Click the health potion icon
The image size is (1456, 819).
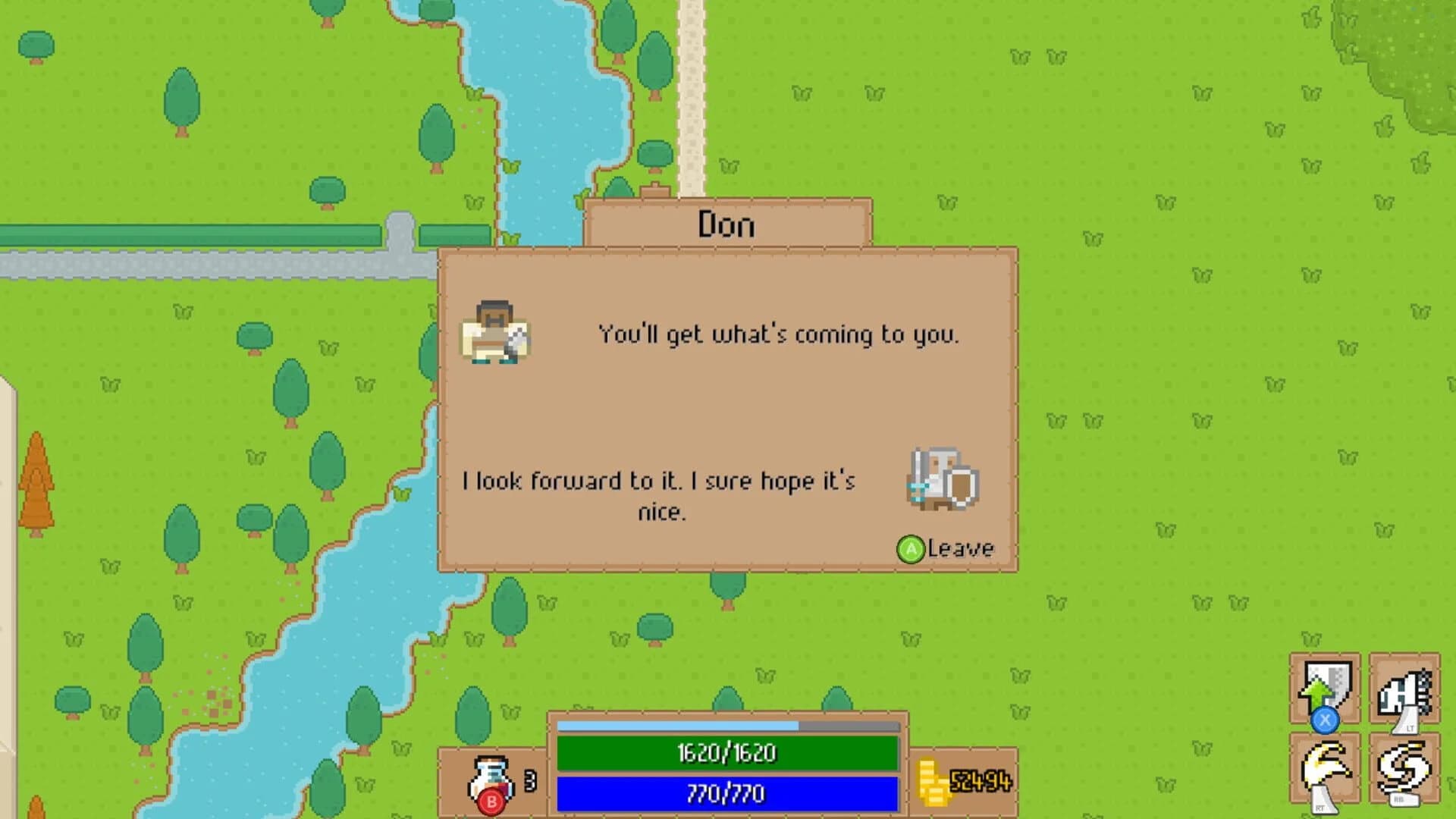(489, 773)
